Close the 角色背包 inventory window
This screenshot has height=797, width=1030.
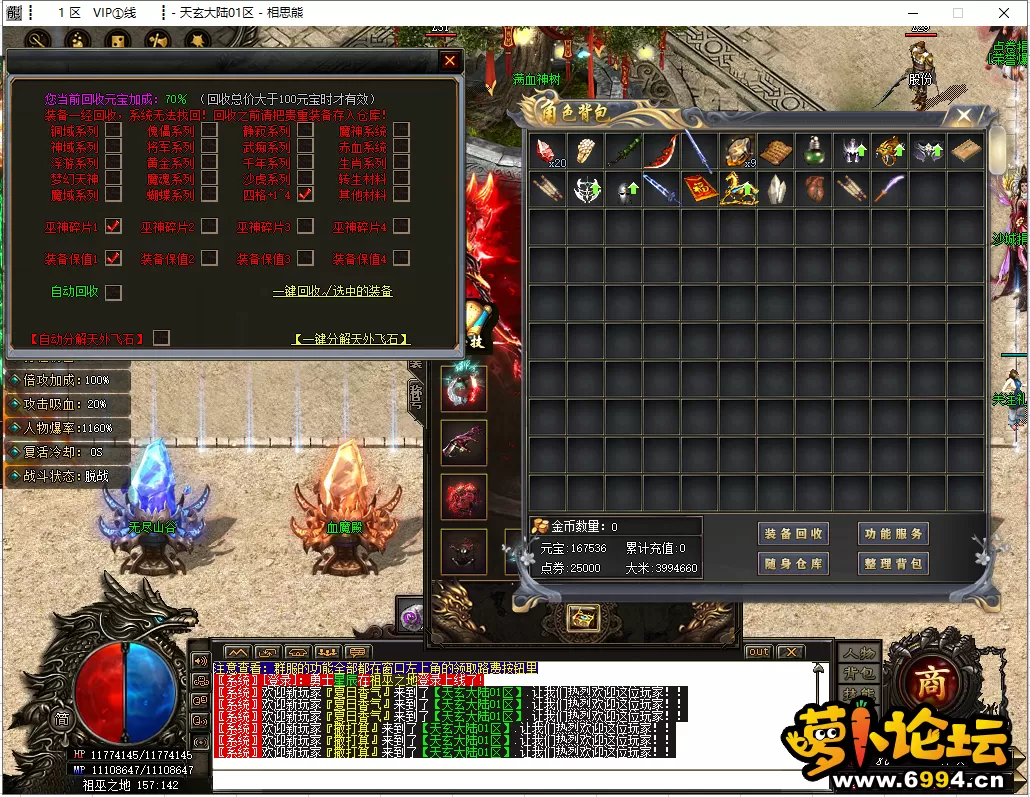(x=964, y=116)
